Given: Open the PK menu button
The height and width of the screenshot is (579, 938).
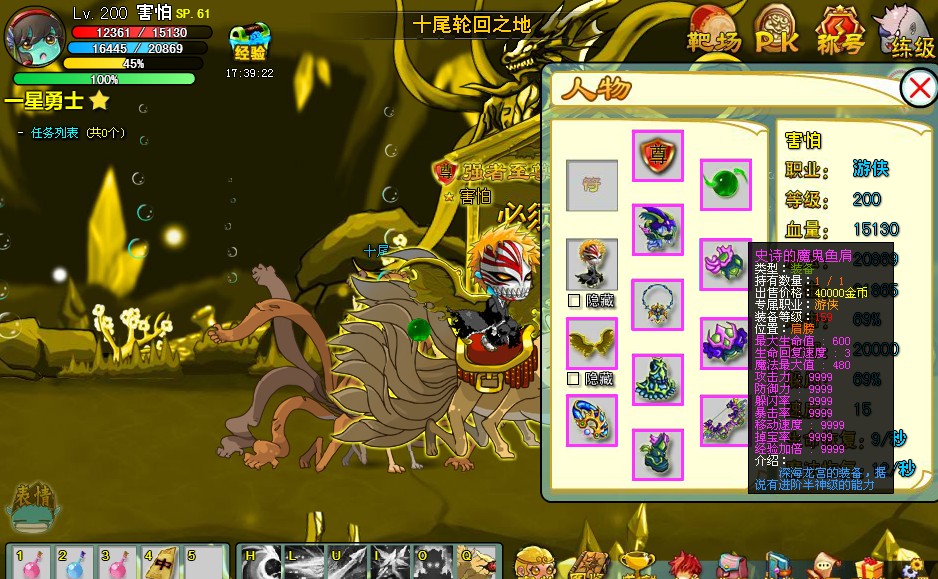Looking at the screenshot, I should pyautogui.click(x=775, y=28).
